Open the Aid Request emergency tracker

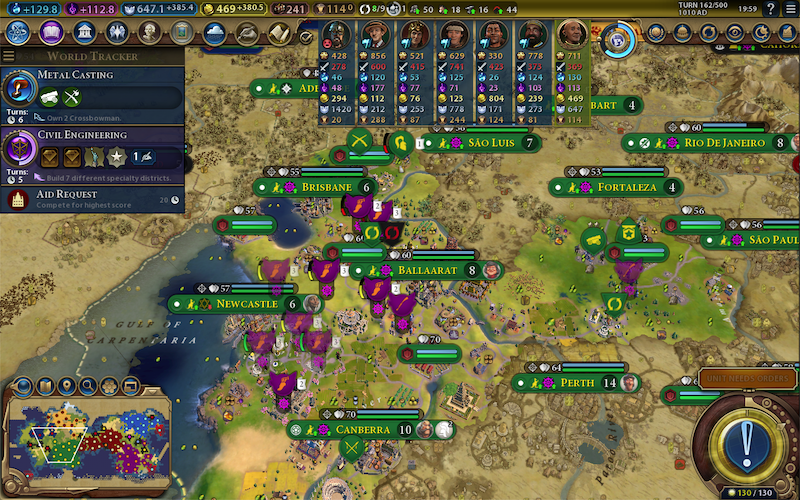point(92,199)
